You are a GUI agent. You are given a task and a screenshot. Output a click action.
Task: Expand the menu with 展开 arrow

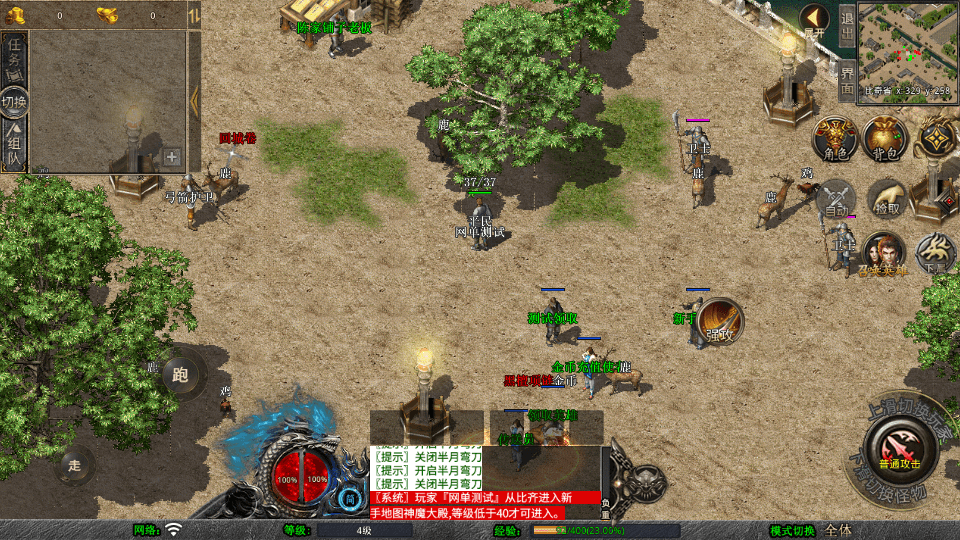point(814,21)
